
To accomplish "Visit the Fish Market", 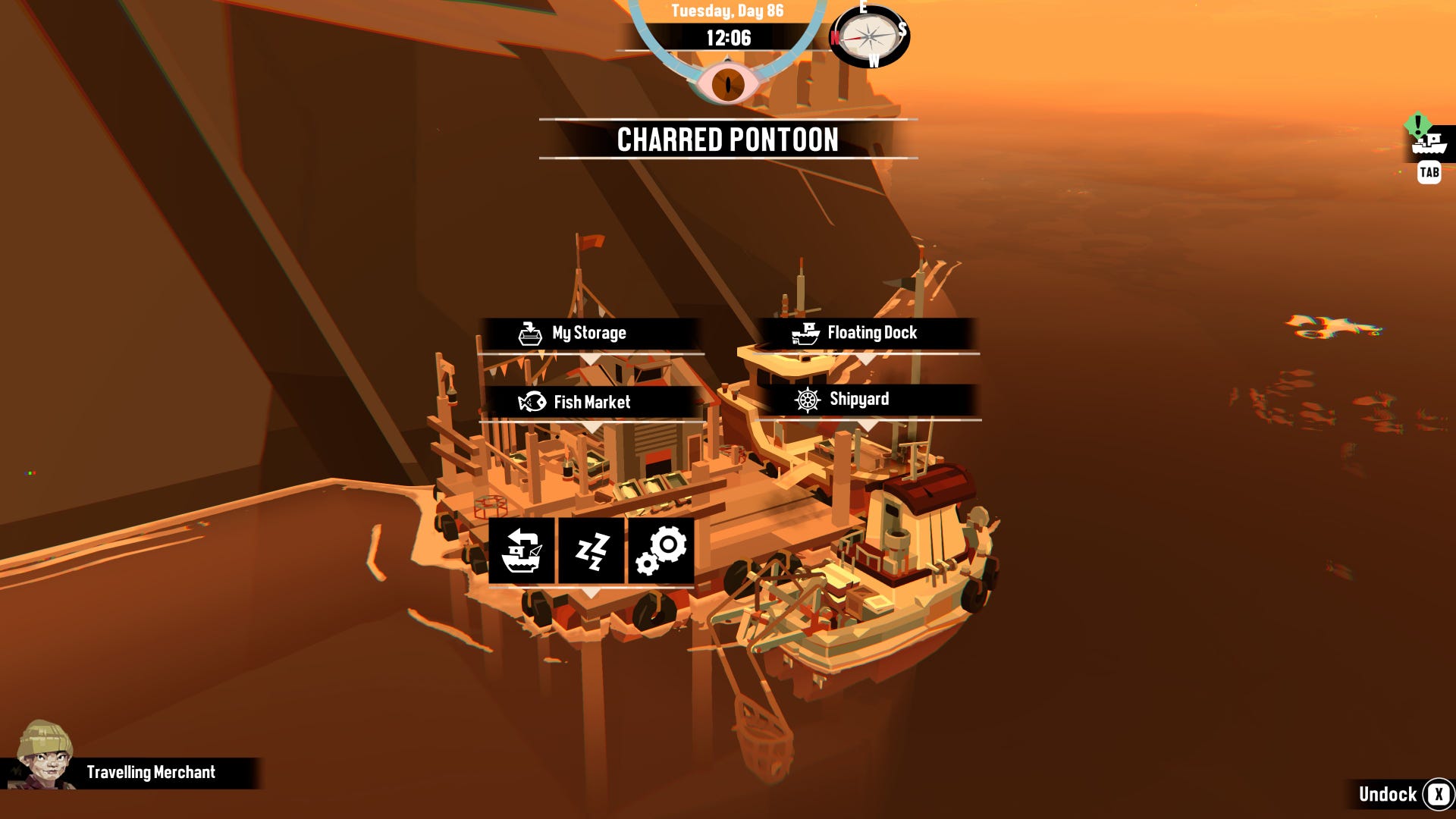I will coord(591,403).
